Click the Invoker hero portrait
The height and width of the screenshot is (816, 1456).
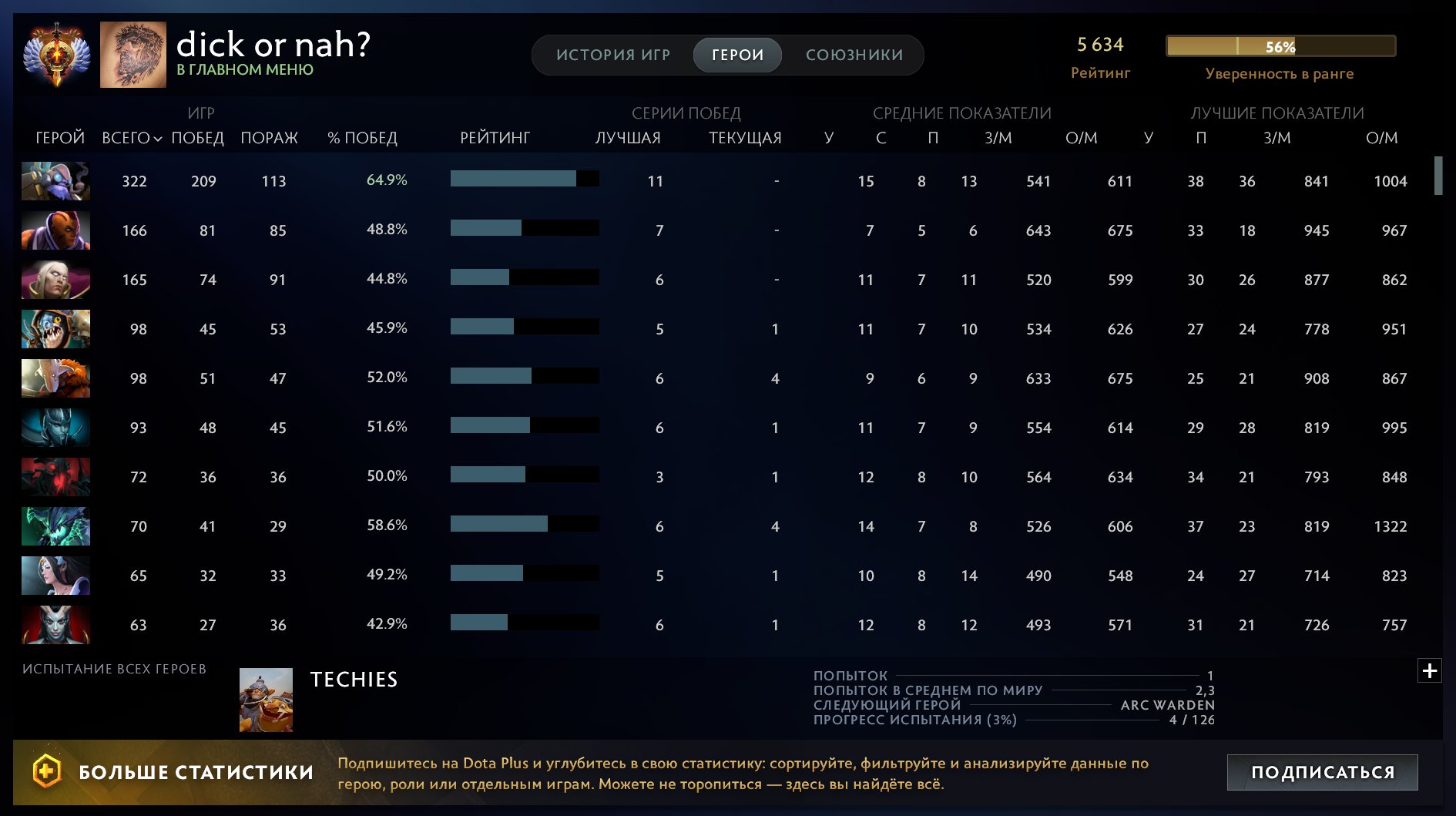[55, 280]
